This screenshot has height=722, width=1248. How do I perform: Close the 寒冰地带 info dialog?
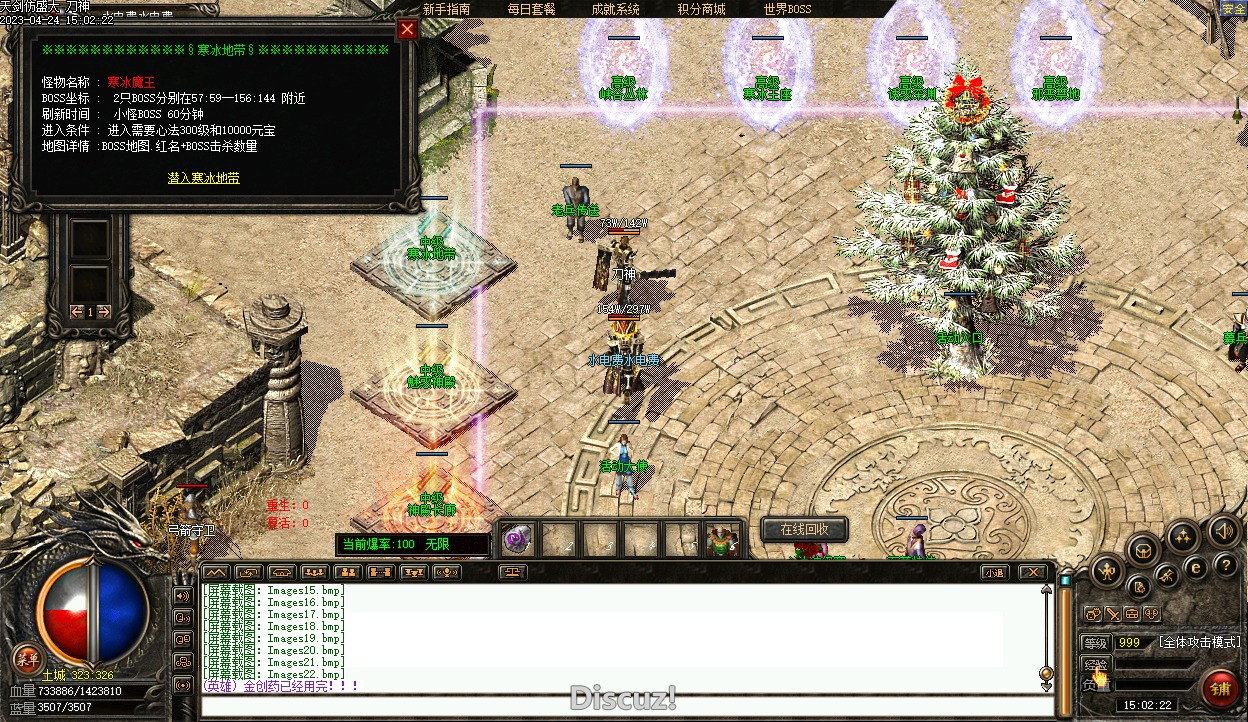pos(407,30)
